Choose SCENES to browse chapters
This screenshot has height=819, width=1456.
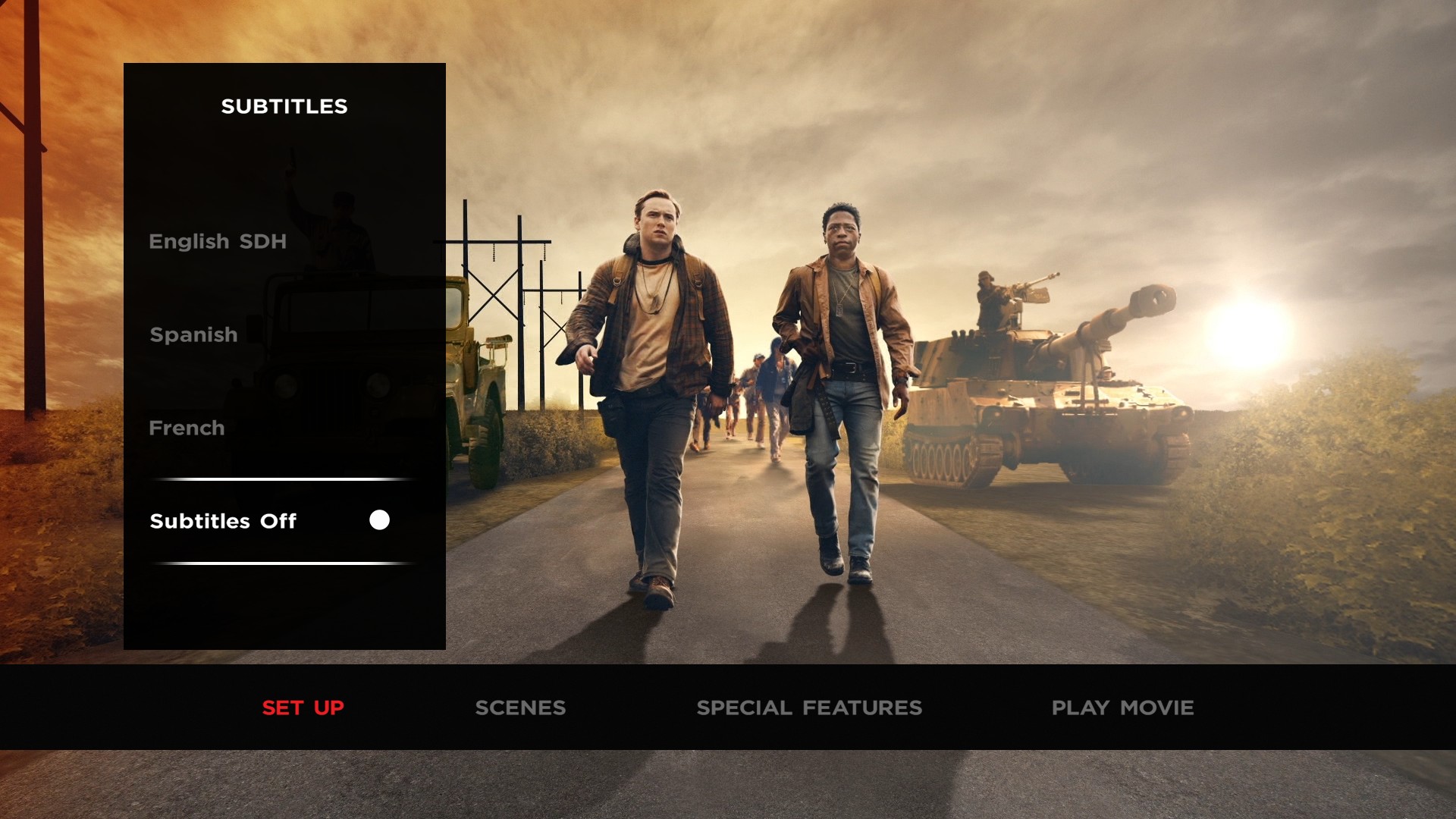520,708
